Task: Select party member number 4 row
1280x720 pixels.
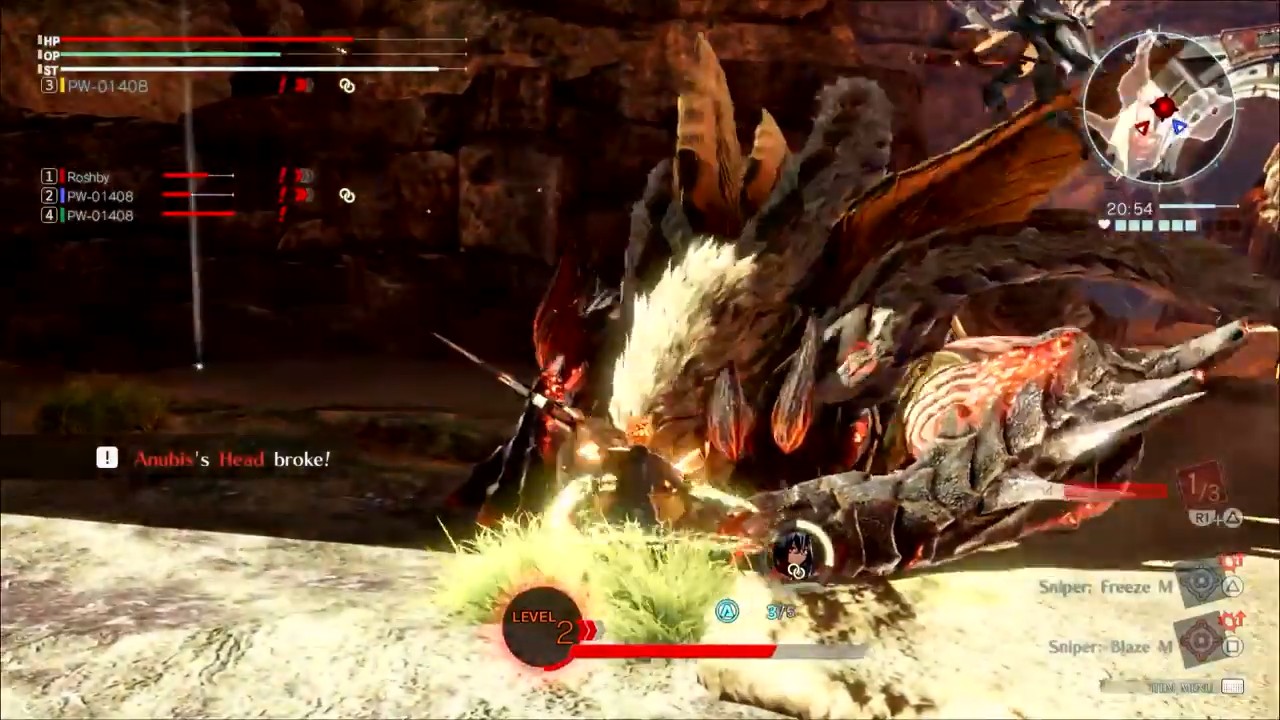Action: click(99, 215)
